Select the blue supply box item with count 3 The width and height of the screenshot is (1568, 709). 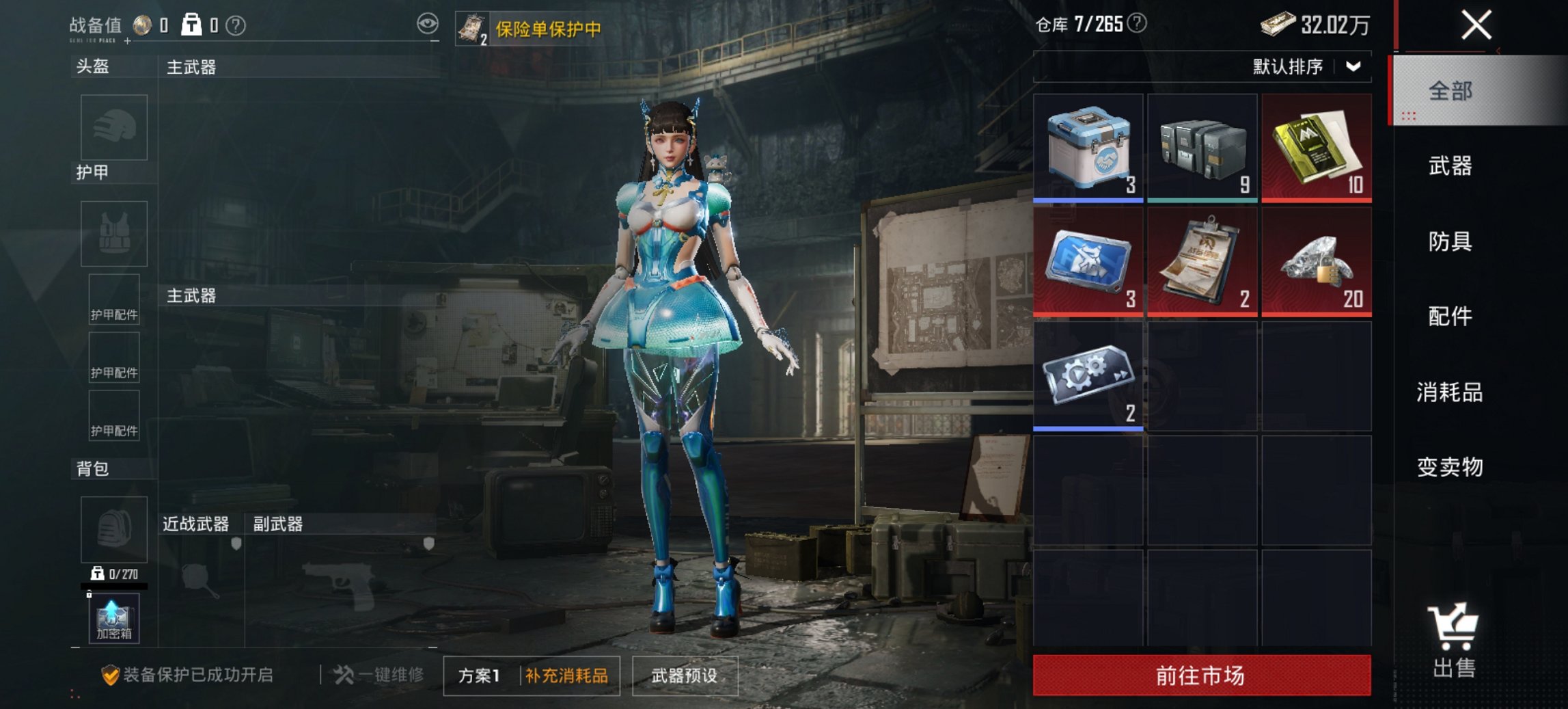1088,146
